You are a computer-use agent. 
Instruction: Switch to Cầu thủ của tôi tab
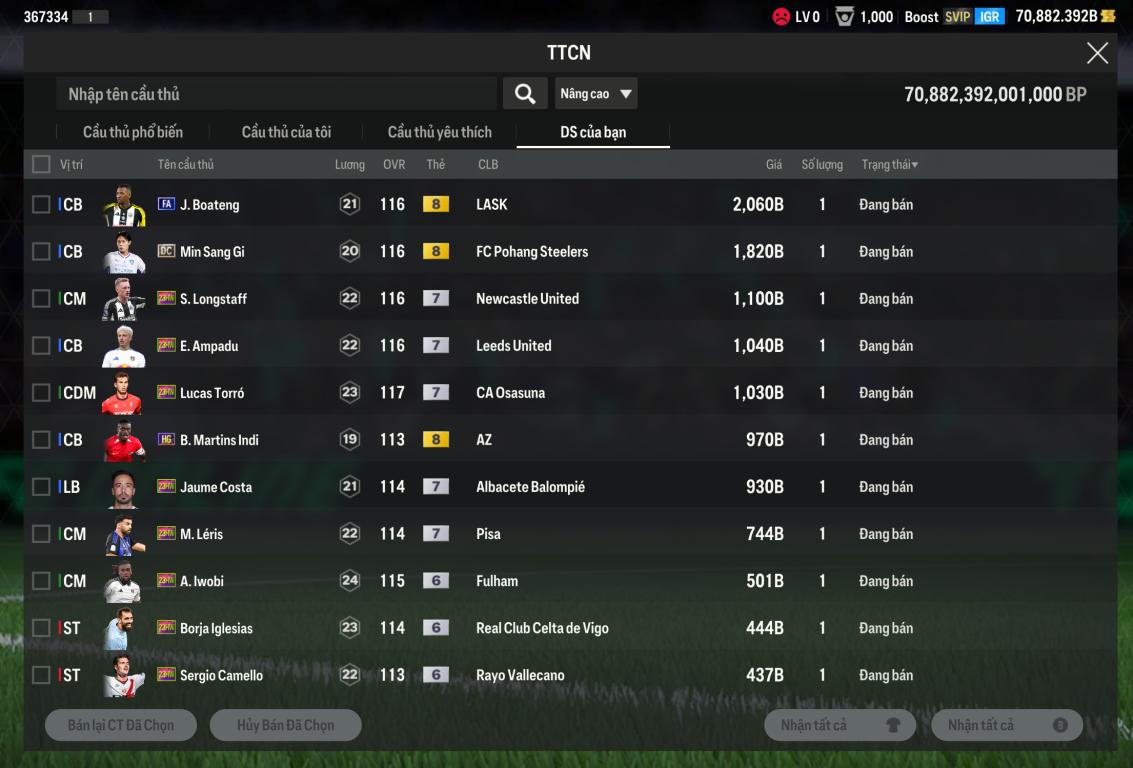286,132
